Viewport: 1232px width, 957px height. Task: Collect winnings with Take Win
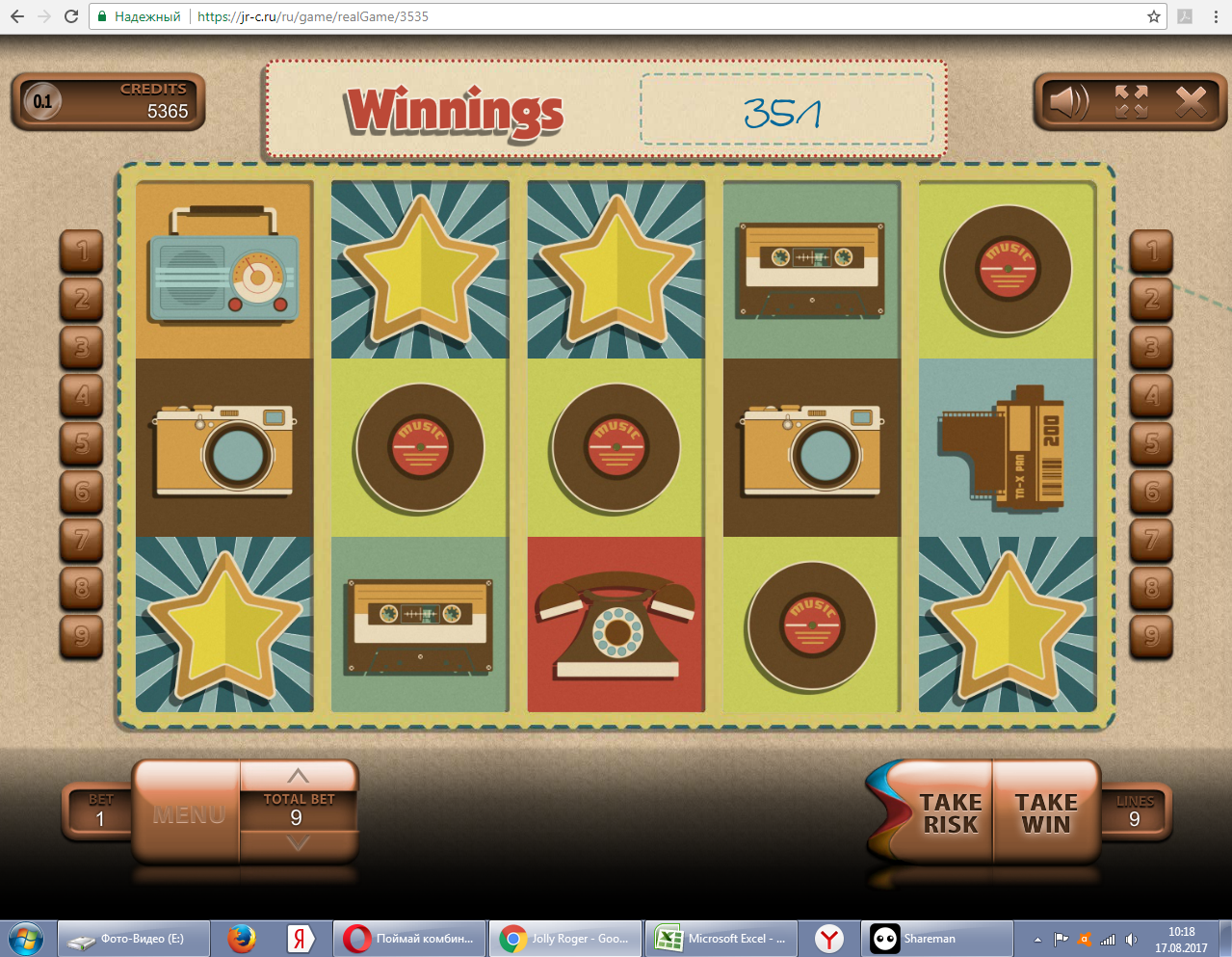pyautogui.click(x=1046, y=812)
